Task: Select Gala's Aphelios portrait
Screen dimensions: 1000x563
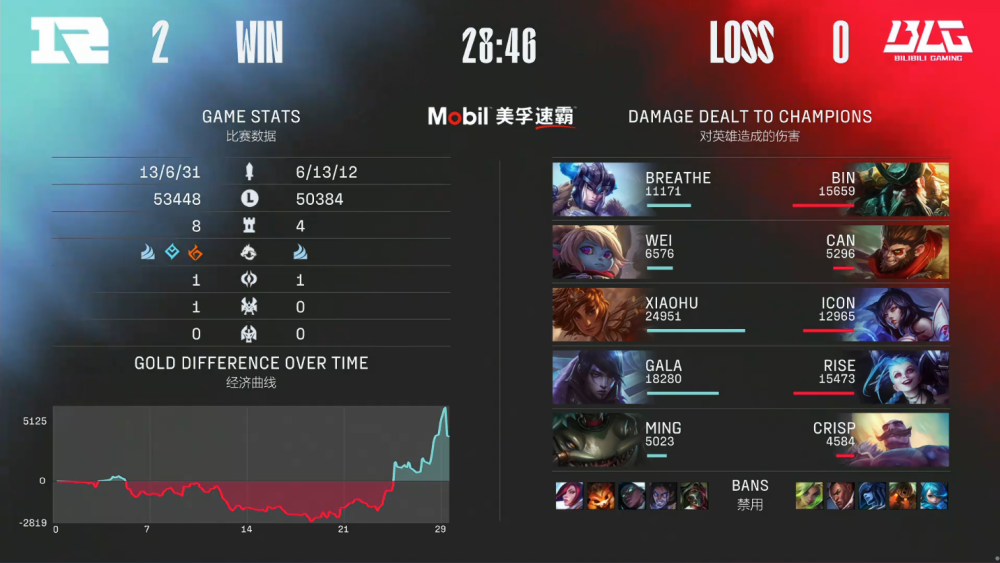Action: [596, 377]
